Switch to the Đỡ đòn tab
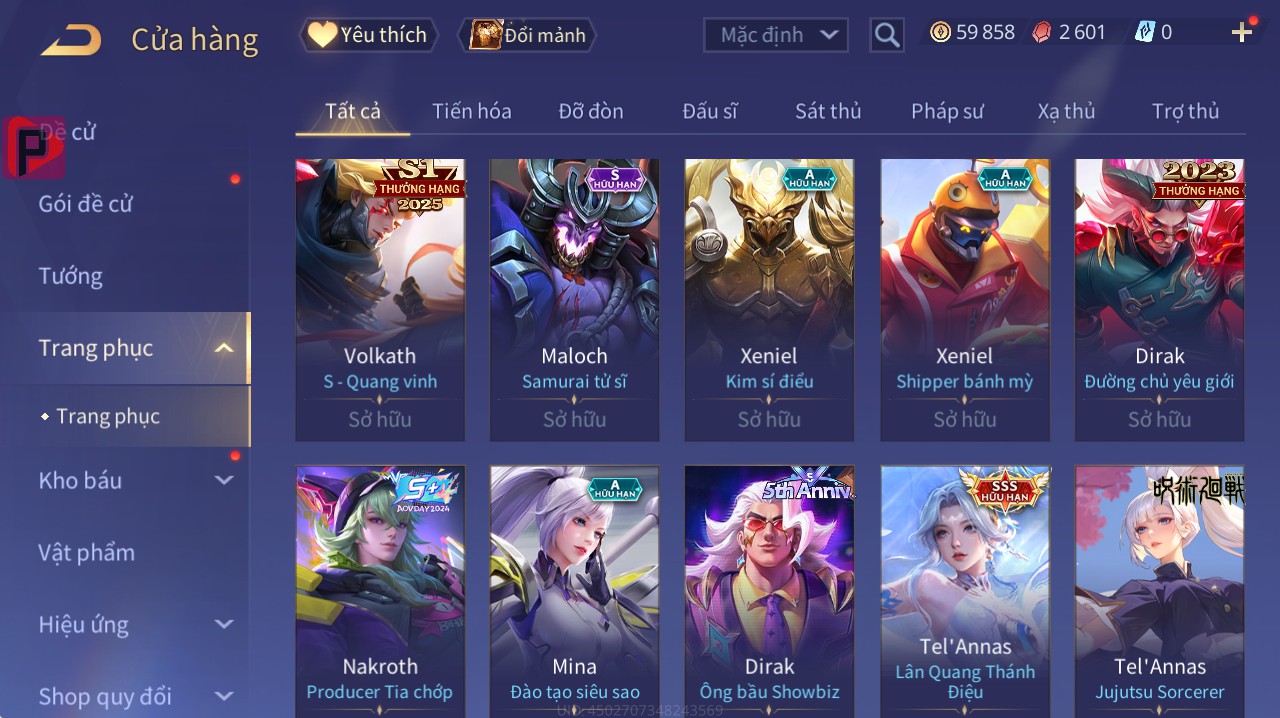This screenshot has width=1280, height=718. tap(590, 111)
